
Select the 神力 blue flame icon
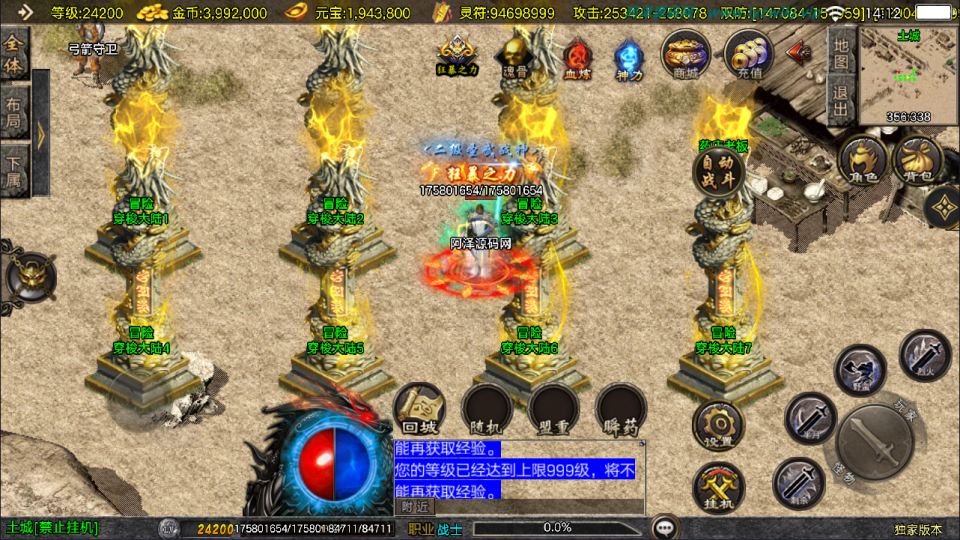click(x=629, y=57)
